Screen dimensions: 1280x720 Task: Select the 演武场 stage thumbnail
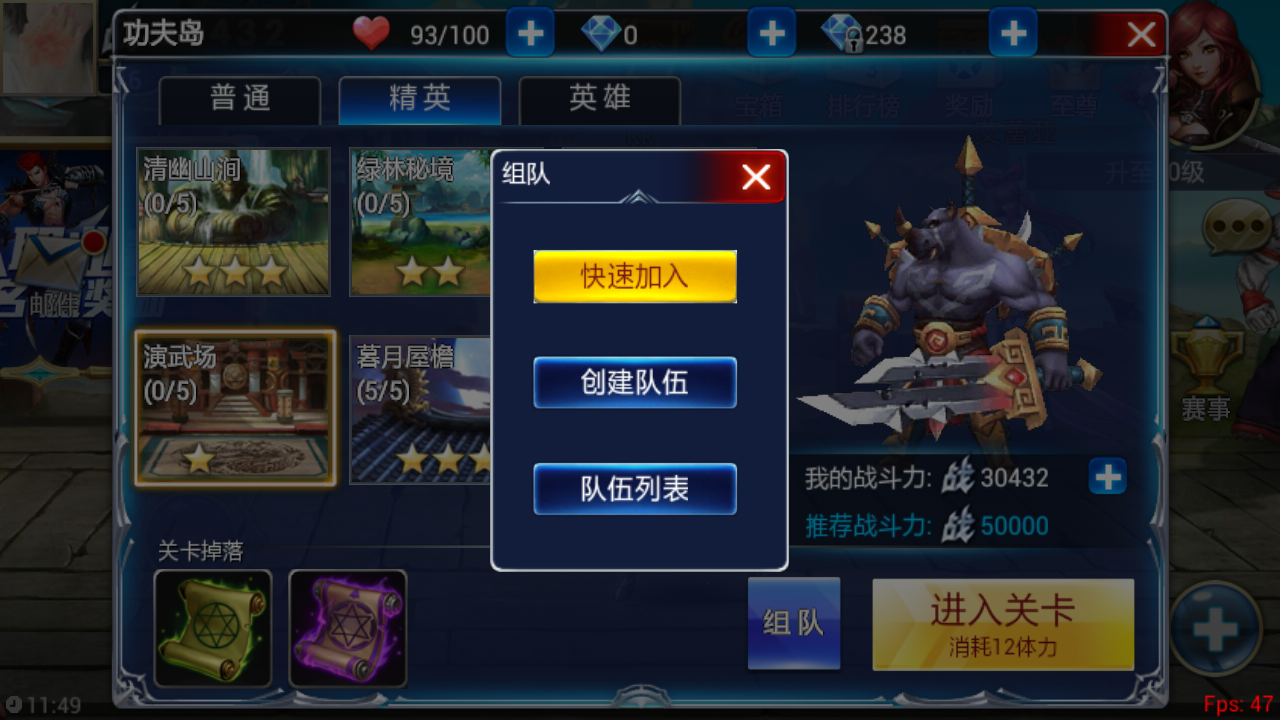pos(234,410)
